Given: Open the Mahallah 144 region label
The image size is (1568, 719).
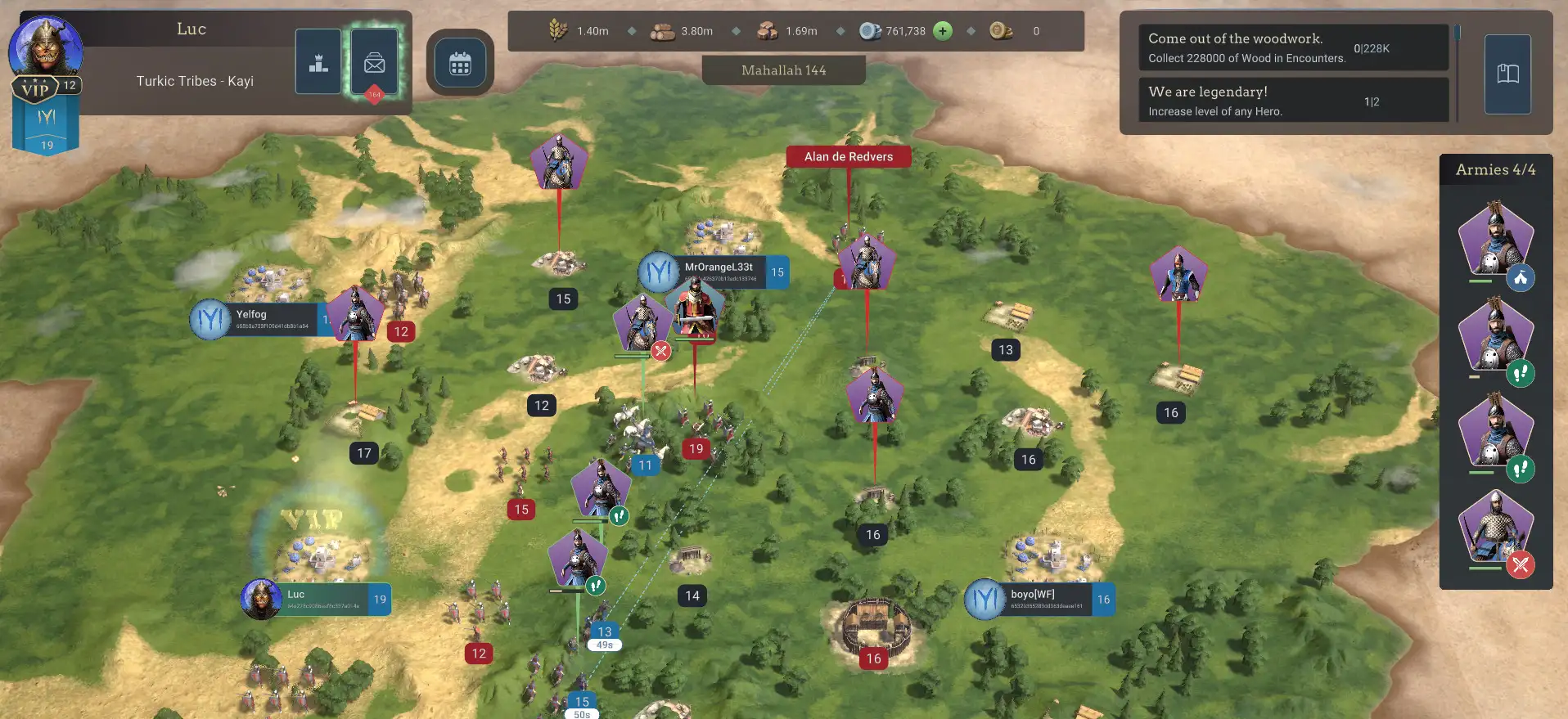Looking at the screenshot, I should 783,70.
